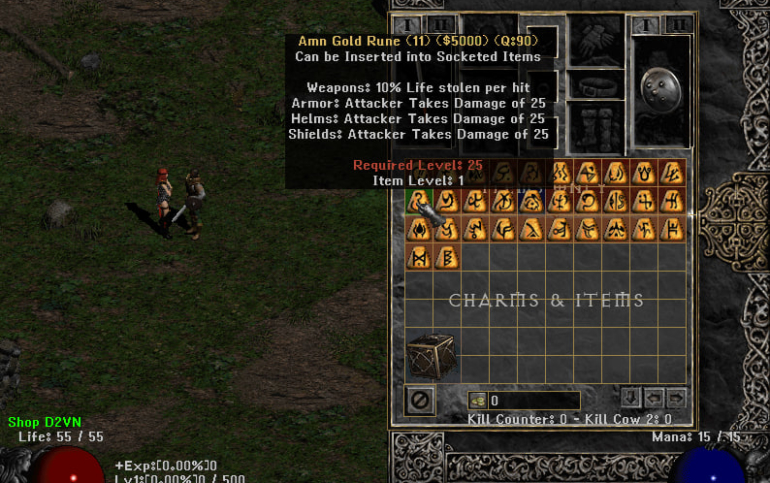Click the down arrow button
Image resolution: width=770 pixels, height=483 pixels.
pos(631,397)
